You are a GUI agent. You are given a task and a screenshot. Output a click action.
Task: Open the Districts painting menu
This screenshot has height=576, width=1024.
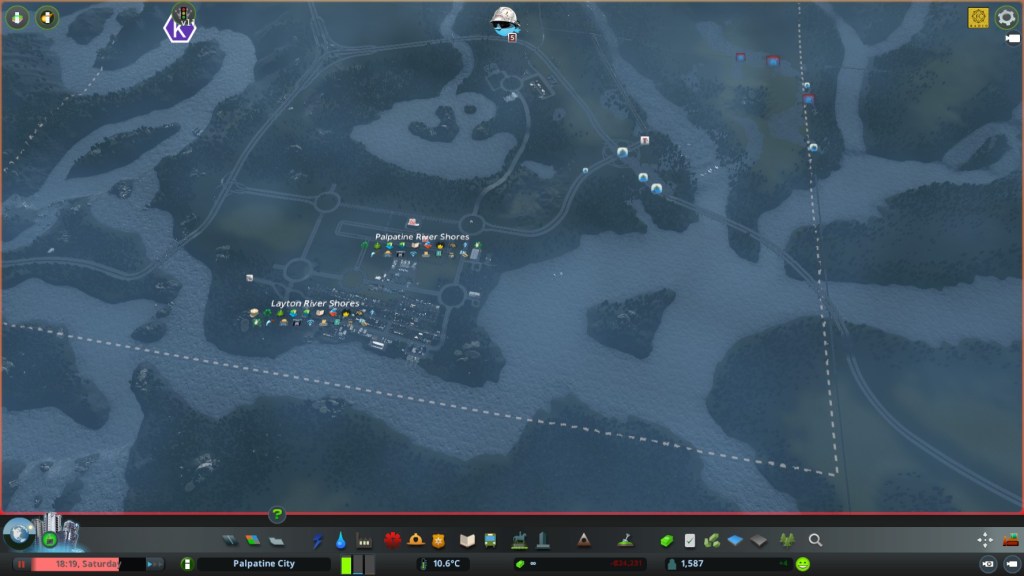tap(276, 540)
